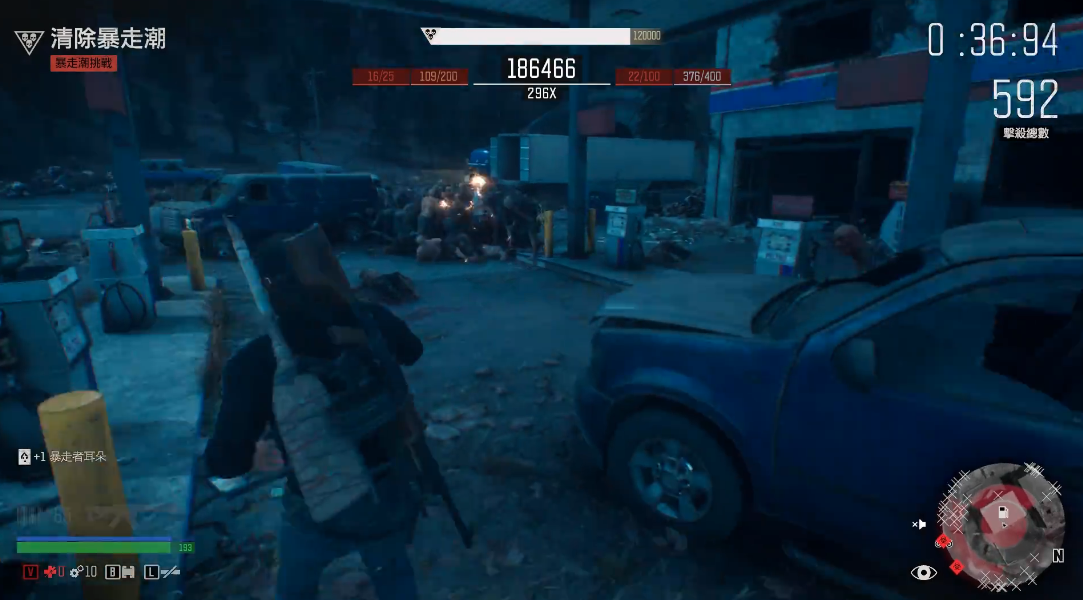Click the 暴走者耳朵 pickup card icon
This screenshot has width=1083, height=600.
click(x=24, y=457)
